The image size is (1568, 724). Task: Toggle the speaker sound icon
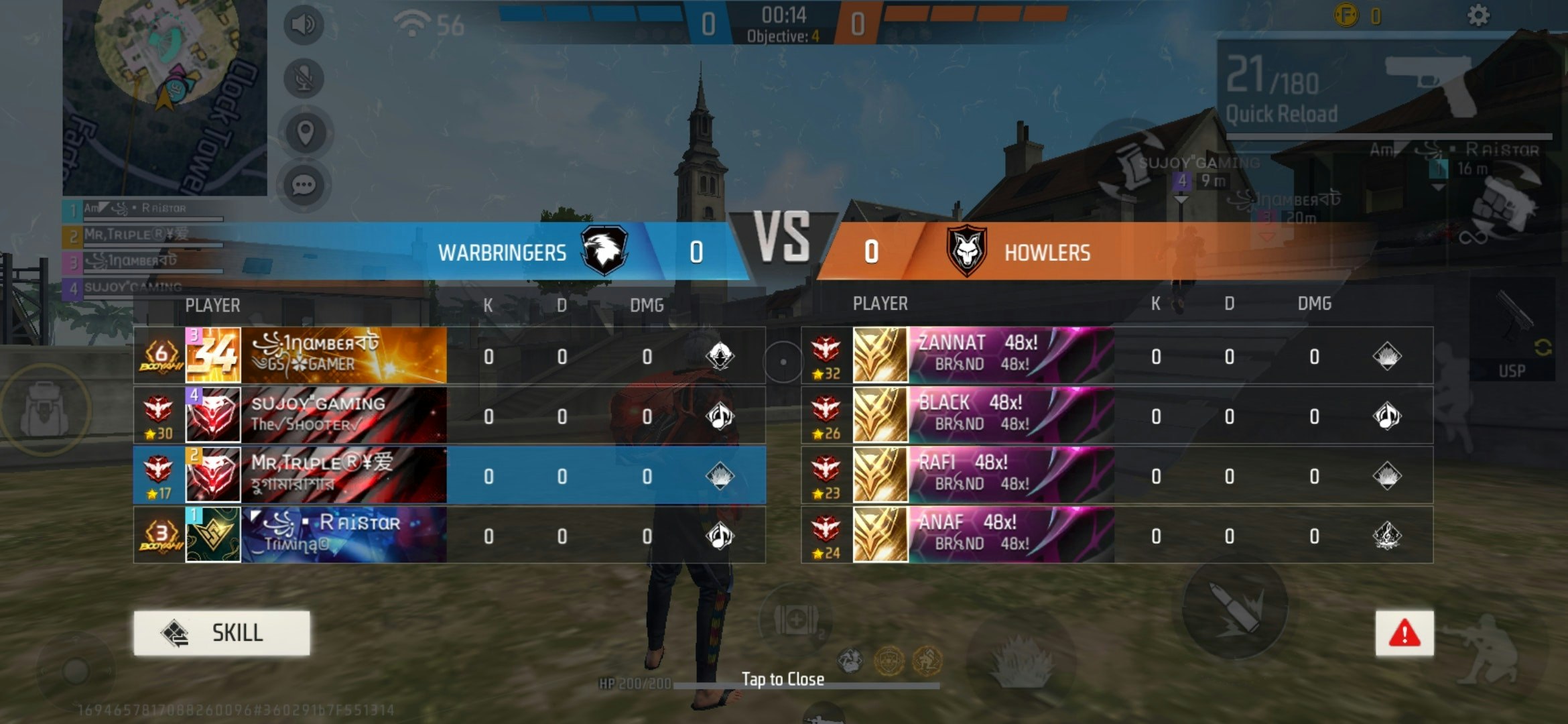[x=304, y=25]
